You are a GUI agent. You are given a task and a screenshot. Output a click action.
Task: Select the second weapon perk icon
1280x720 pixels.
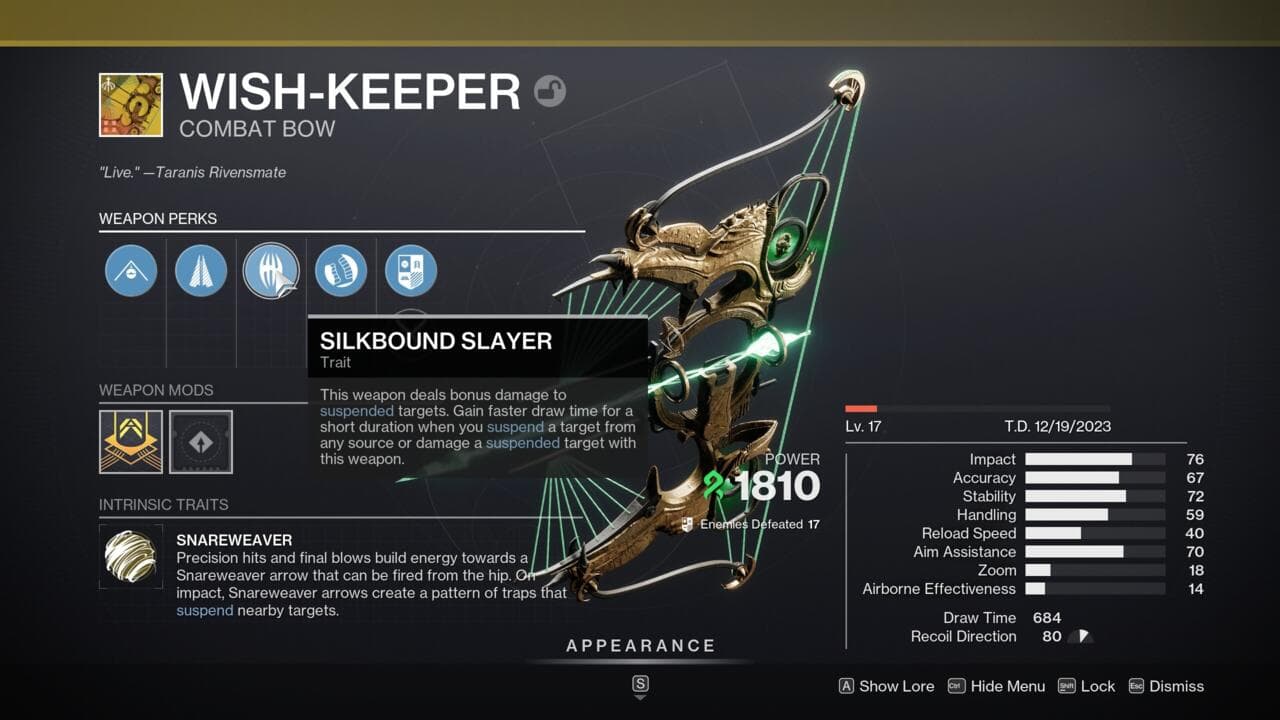pos(200,270)
